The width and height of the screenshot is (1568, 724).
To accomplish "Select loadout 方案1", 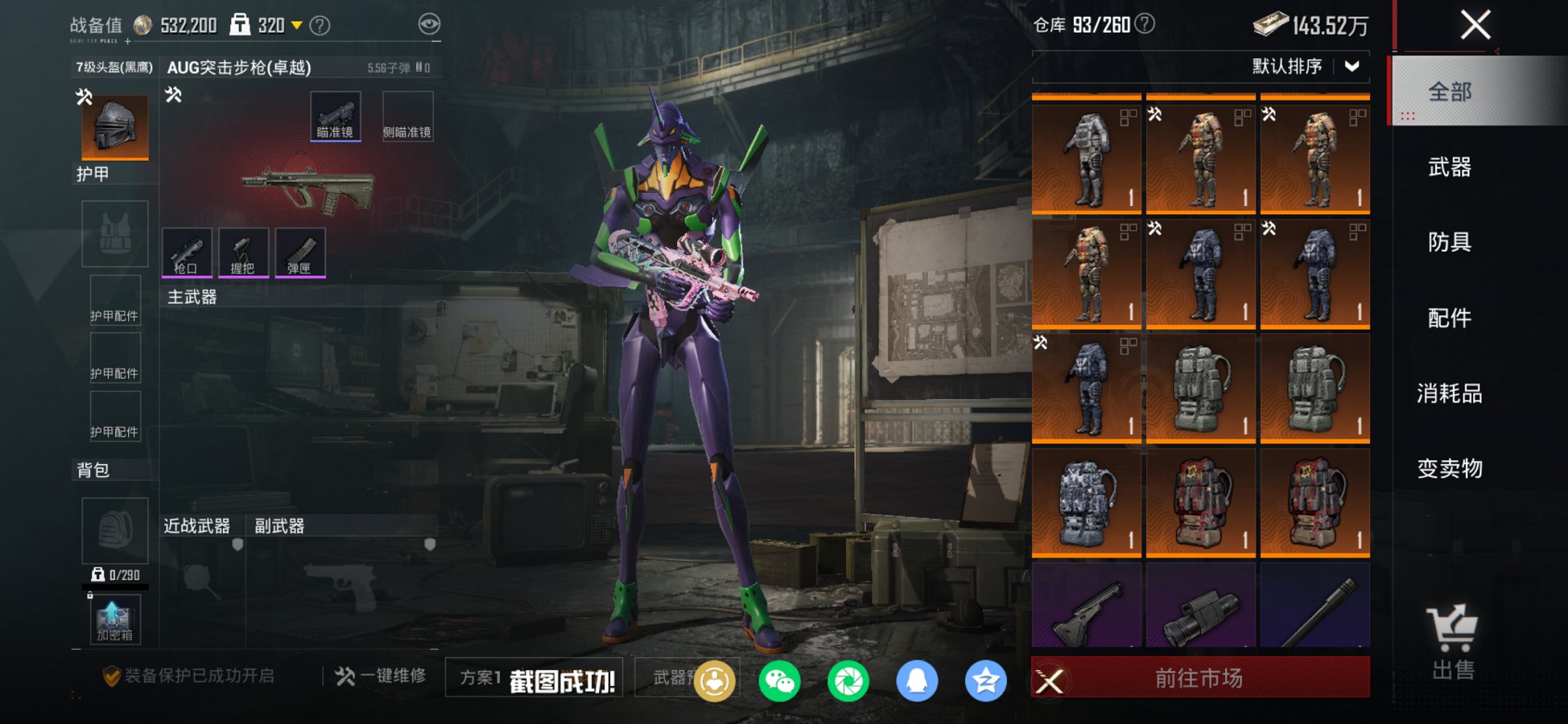I will [x=480, y=678].
